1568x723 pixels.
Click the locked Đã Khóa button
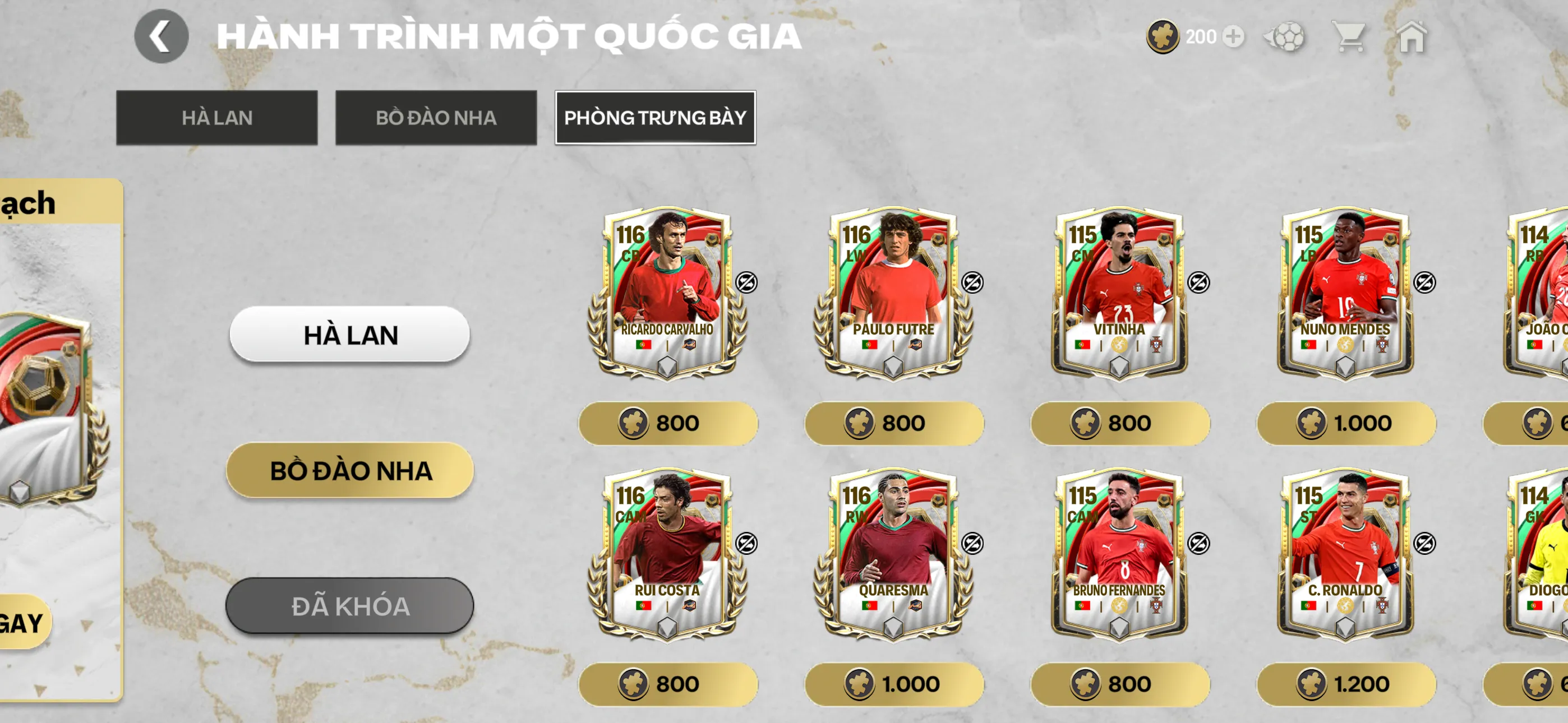[x=349, y=606]
